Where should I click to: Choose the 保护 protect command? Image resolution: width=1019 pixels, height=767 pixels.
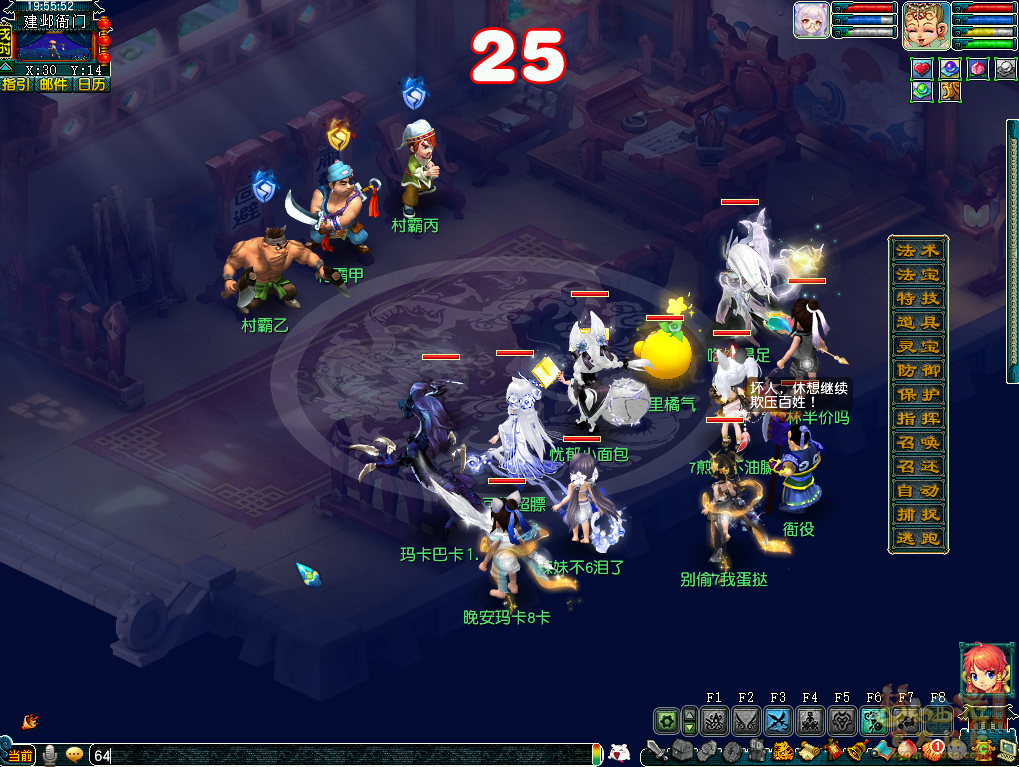tap(917, 394)
